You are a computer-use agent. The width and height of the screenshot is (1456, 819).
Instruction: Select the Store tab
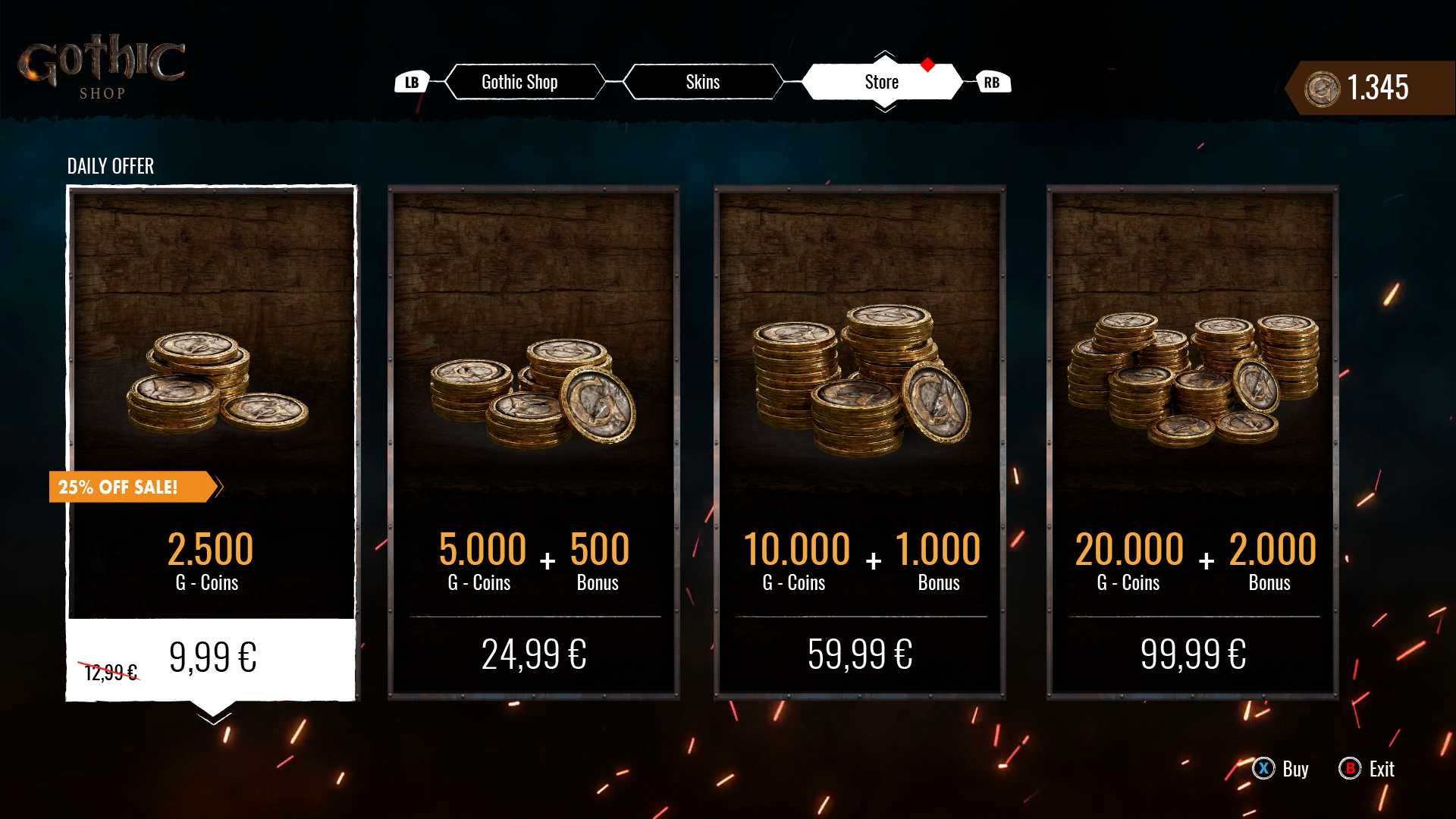[881, 82]
